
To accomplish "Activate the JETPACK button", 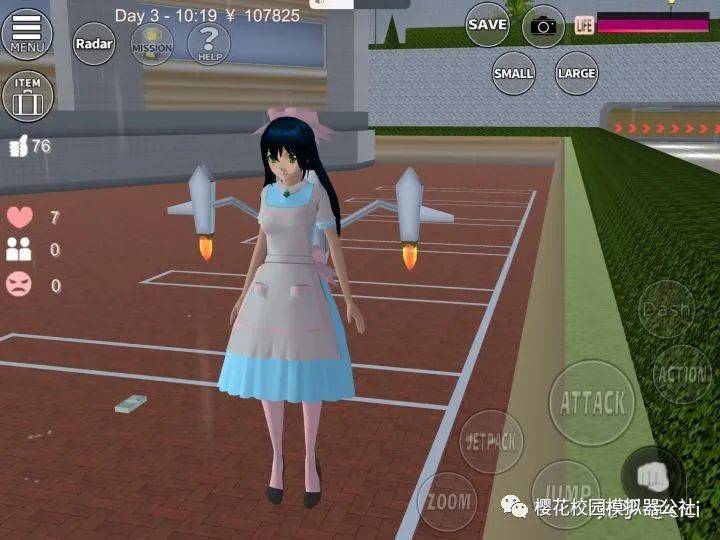I will point(491,441).
